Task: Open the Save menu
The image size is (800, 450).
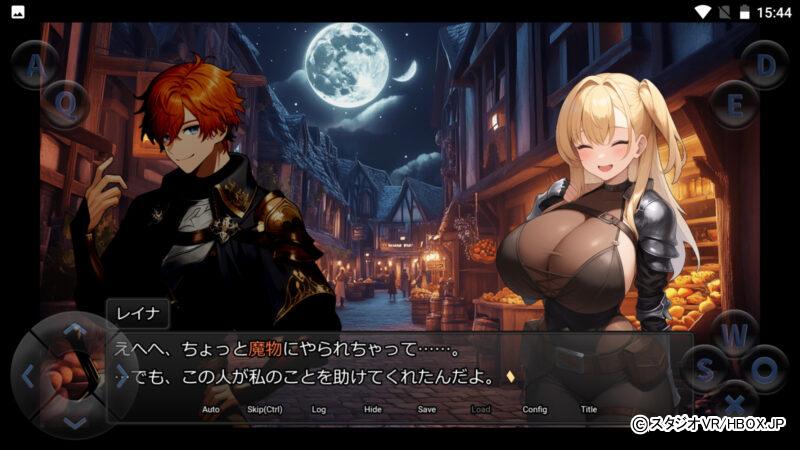Action: 427,409
